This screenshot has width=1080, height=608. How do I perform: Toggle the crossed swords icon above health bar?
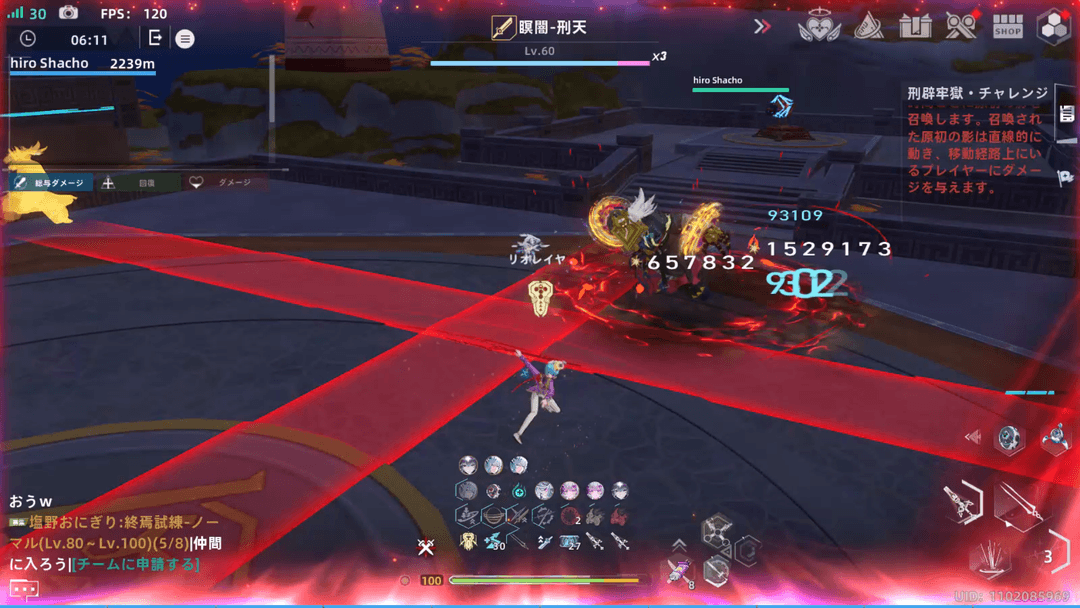point(426,546)
